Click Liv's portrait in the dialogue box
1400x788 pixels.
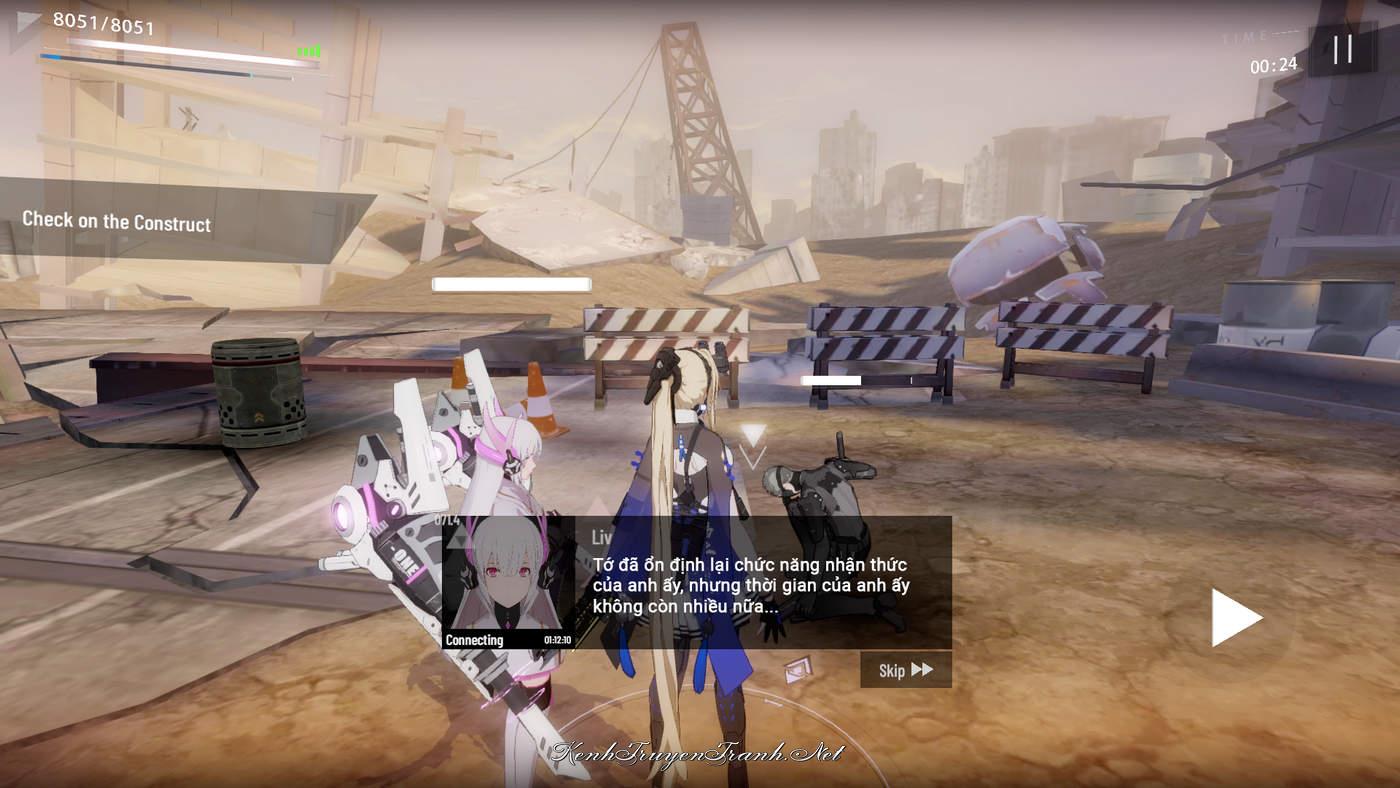(x=508, y=582)
